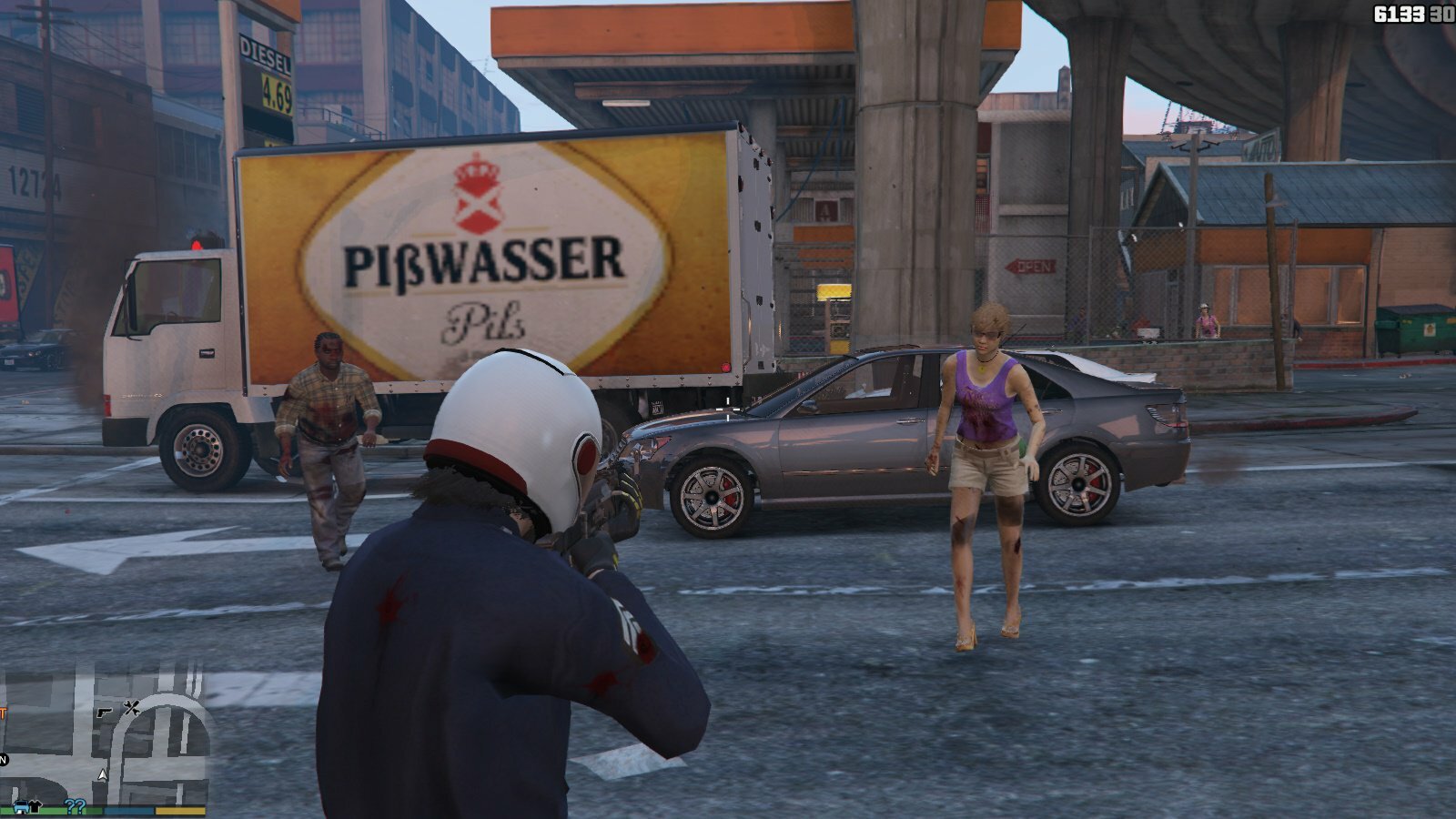Image resolution: width=1456 pixels, height=819 pixels.
Task: Click the clothing store shirt blip
Action: coord(37,805)
